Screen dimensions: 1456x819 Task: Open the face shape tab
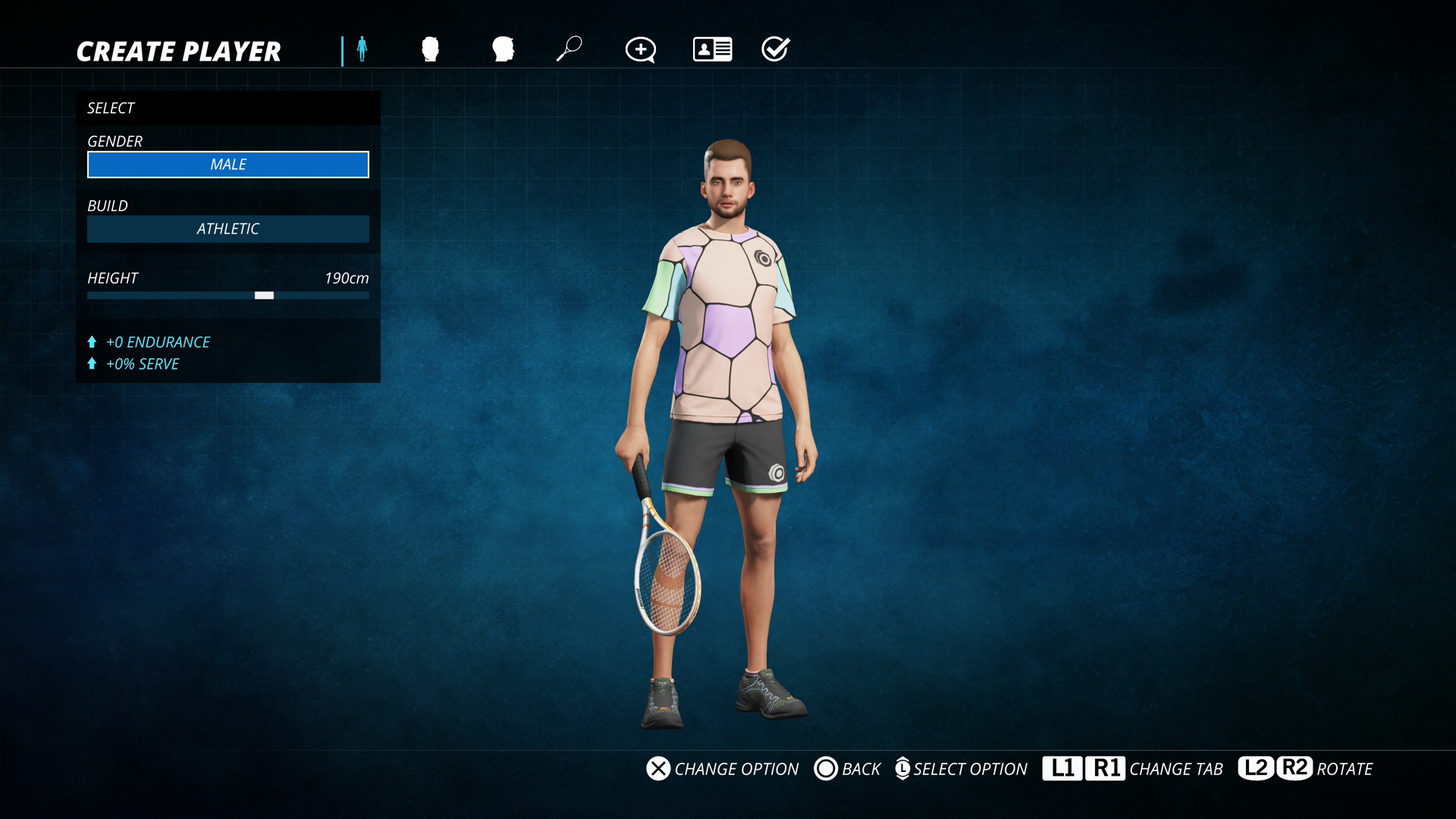pos(430,49)
